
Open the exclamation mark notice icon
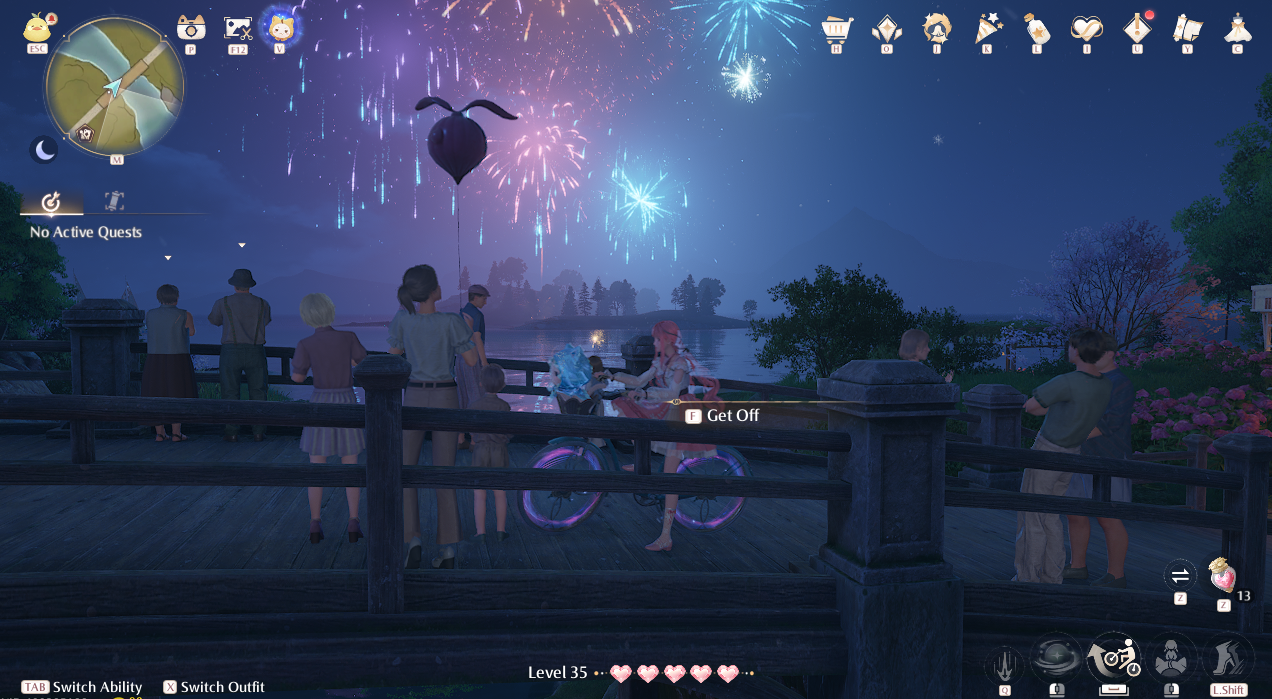click(x=1136, y=28)
